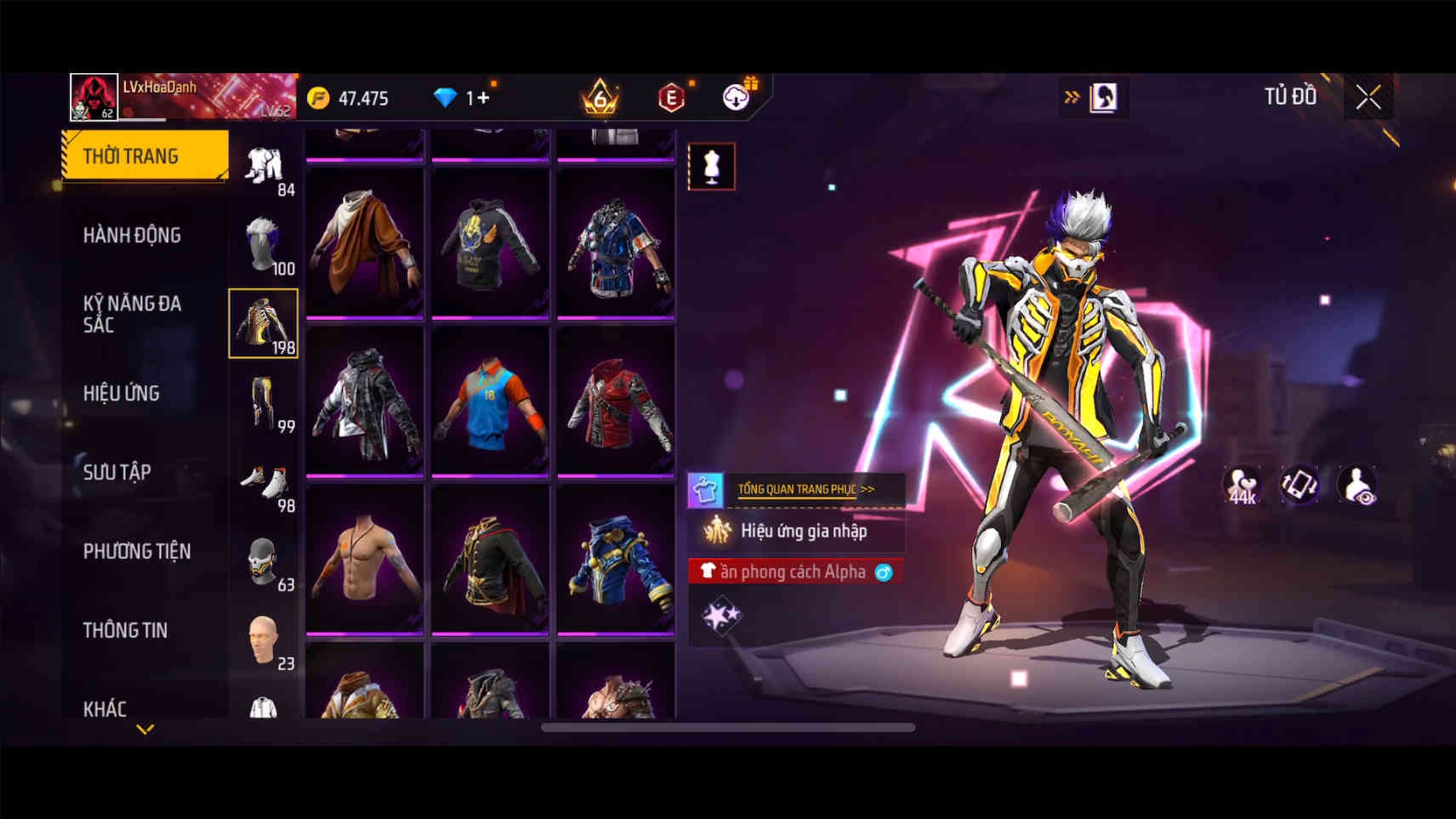The height and width of the screenshot is (819, 1456).
Task: Choose the brown poncho top thumbnail
Action: [x=365, y=242]
